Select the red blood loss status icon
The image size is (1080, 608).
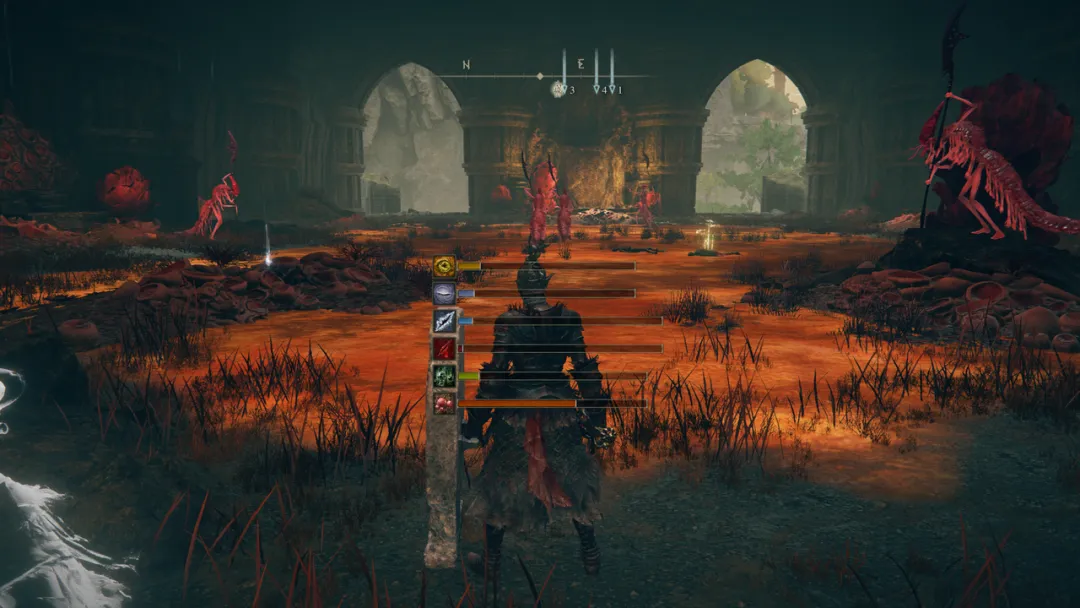point(444,348)
